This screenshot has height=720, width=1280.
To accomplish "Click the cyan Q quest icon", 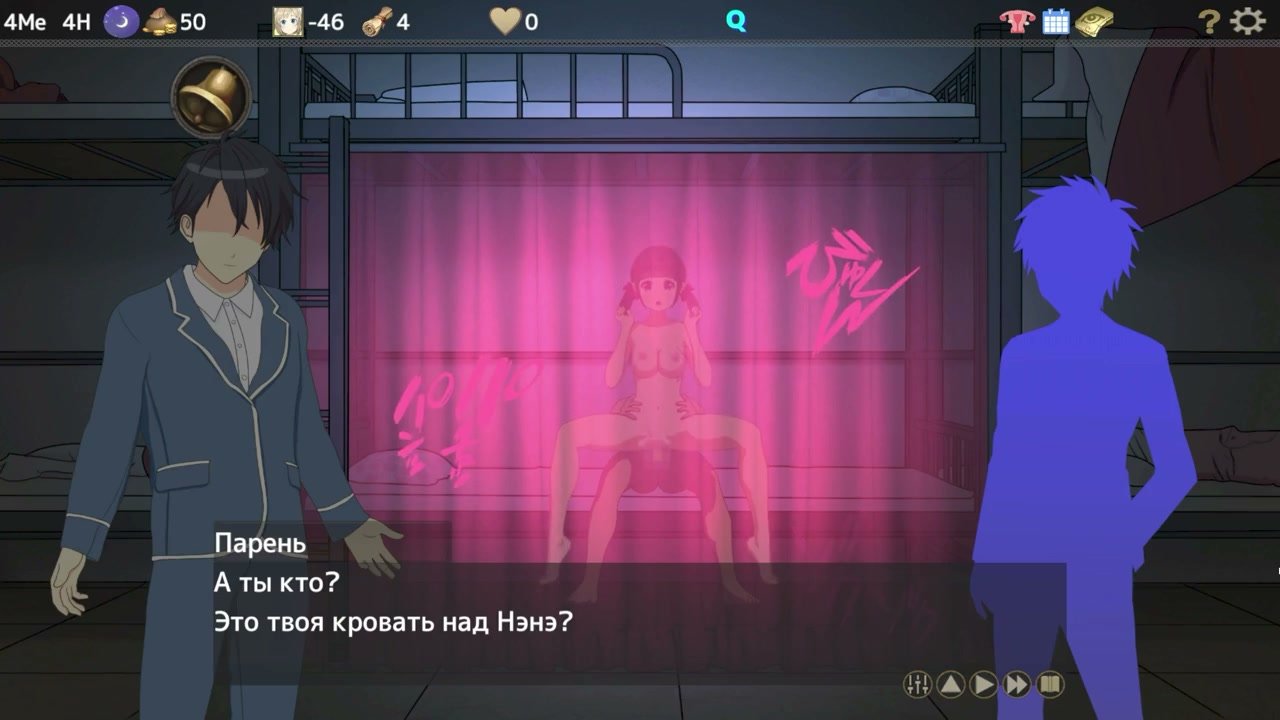I will (x=736, y=21).
